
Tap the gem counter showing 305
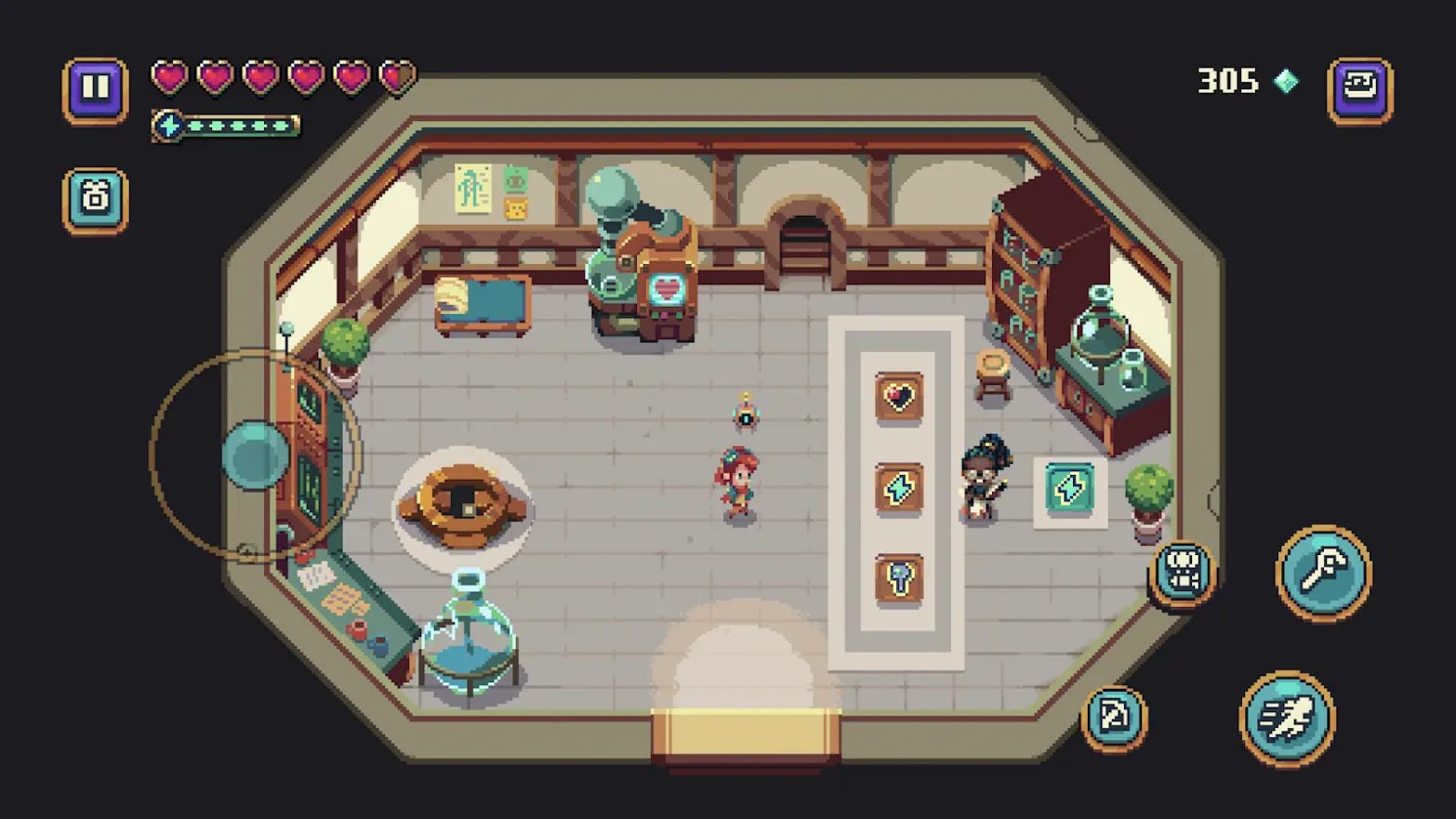[1227, 82]
